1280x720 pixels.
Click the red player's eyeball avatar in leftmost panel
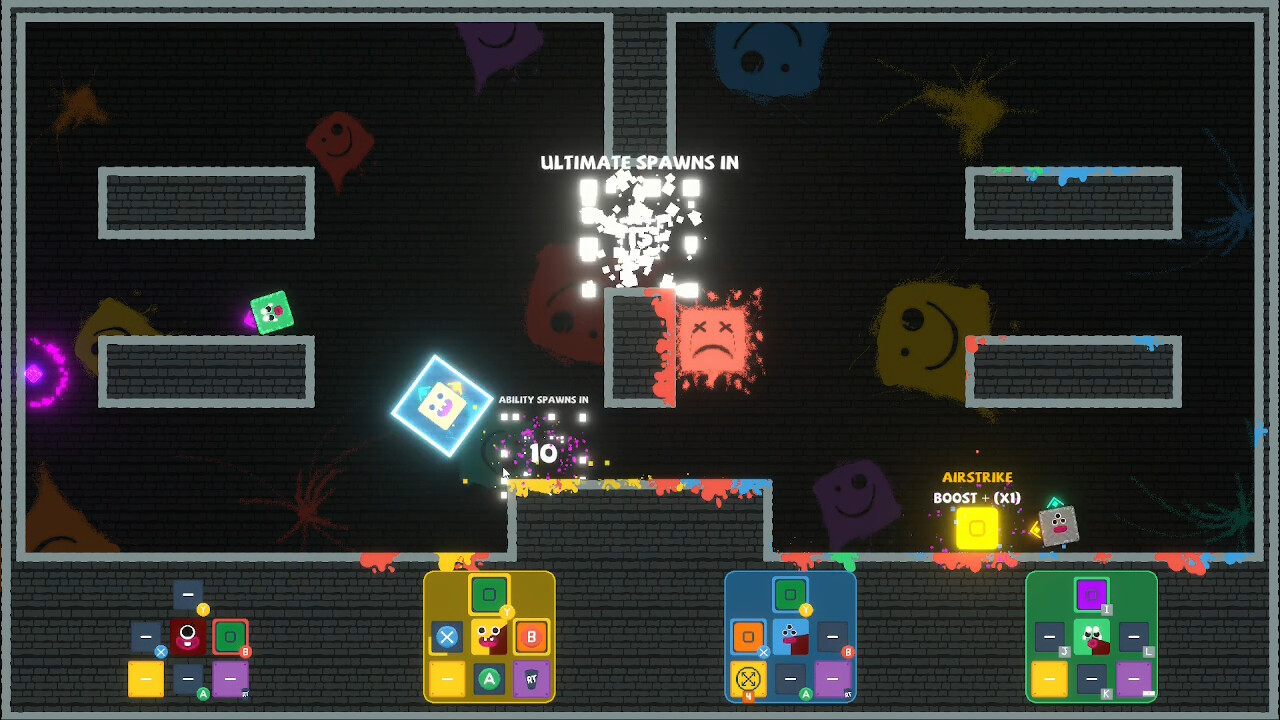[x=188, y=636]
